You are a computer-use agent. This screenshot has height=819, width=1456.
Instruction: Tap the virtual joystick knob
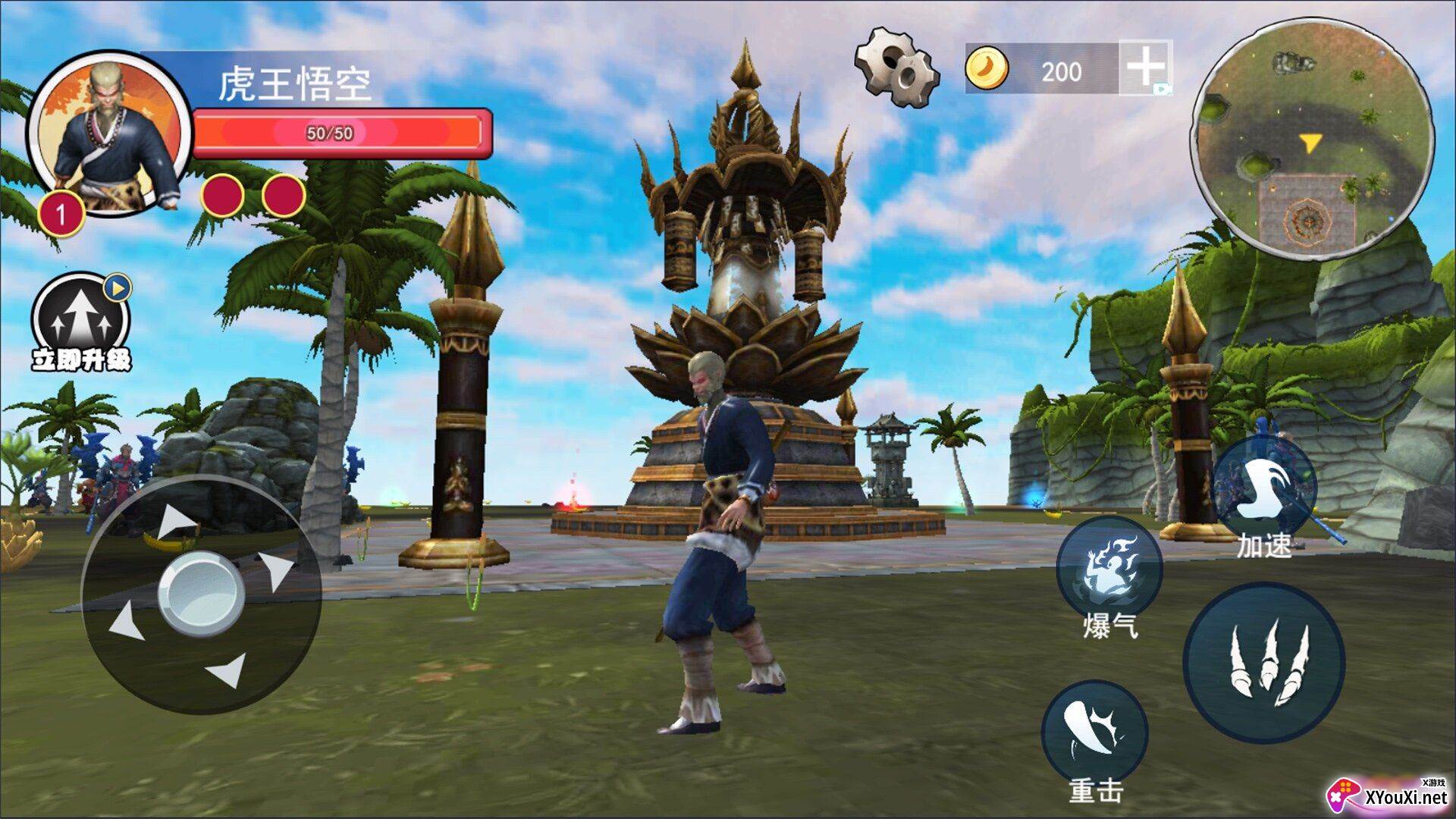click(x=200, y=593)
